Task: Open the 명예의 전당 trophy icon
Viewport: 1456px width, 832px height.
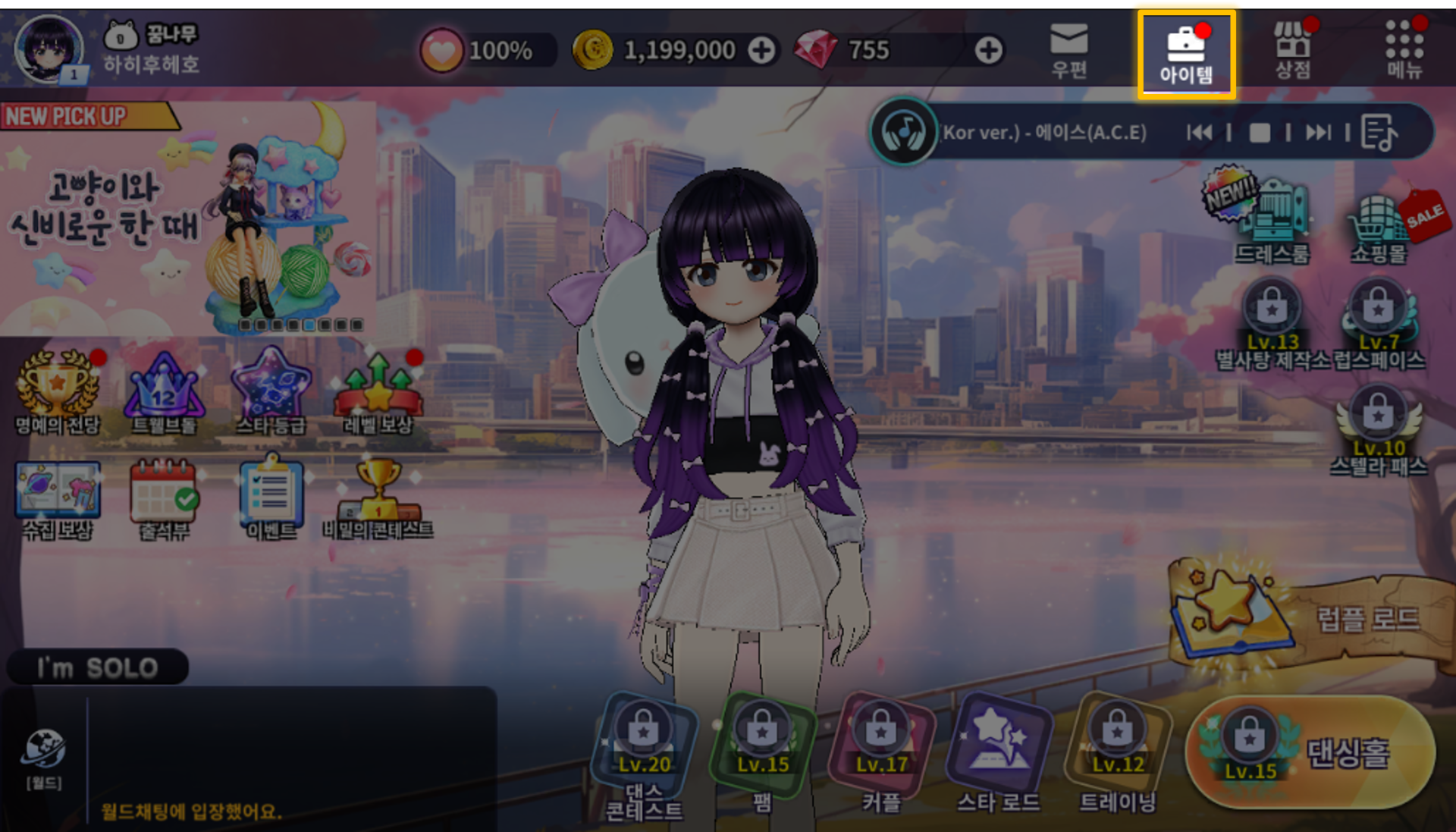Action: click(58, 392)
